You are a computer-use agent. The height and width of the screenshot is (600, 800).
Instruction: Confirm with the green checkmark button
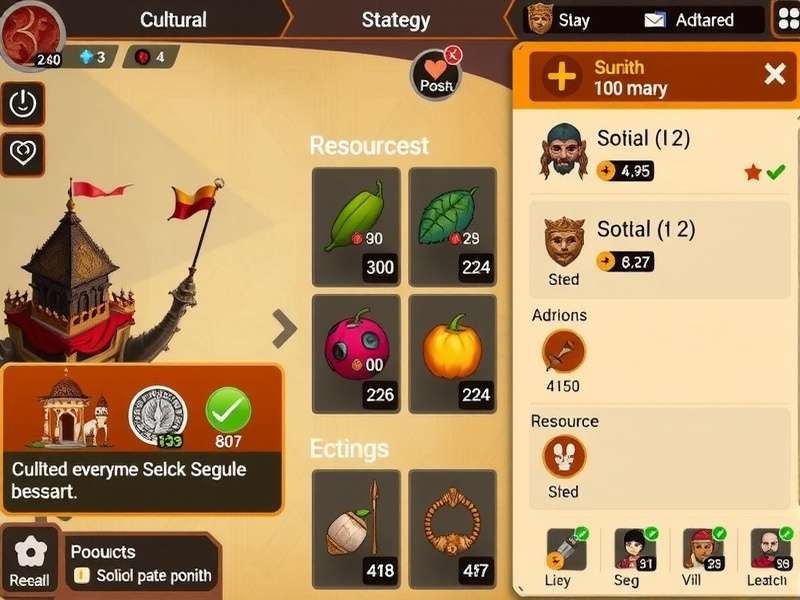click(x=228, y=411)
